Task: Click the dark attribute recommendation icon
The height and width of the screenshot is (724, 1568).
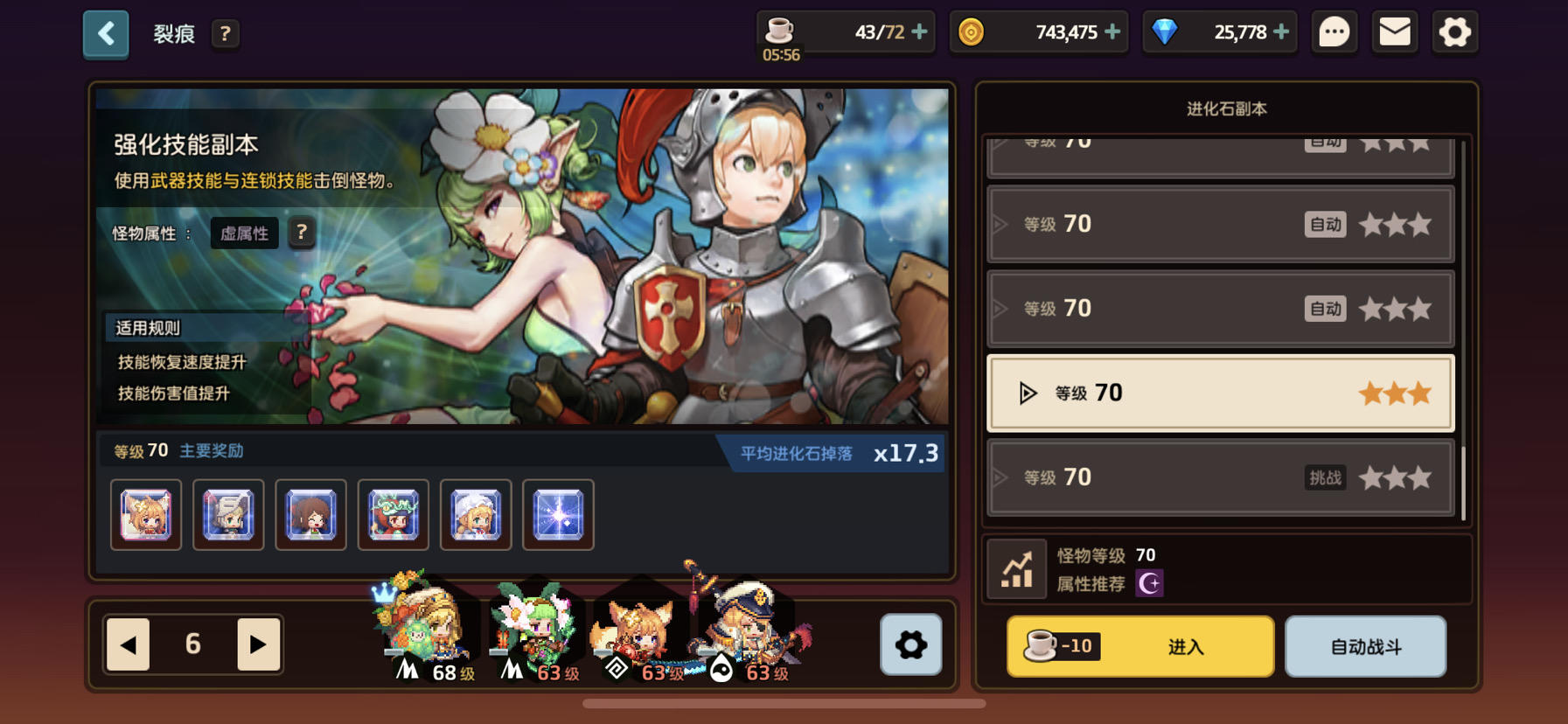Action: tap(1148, 583)
